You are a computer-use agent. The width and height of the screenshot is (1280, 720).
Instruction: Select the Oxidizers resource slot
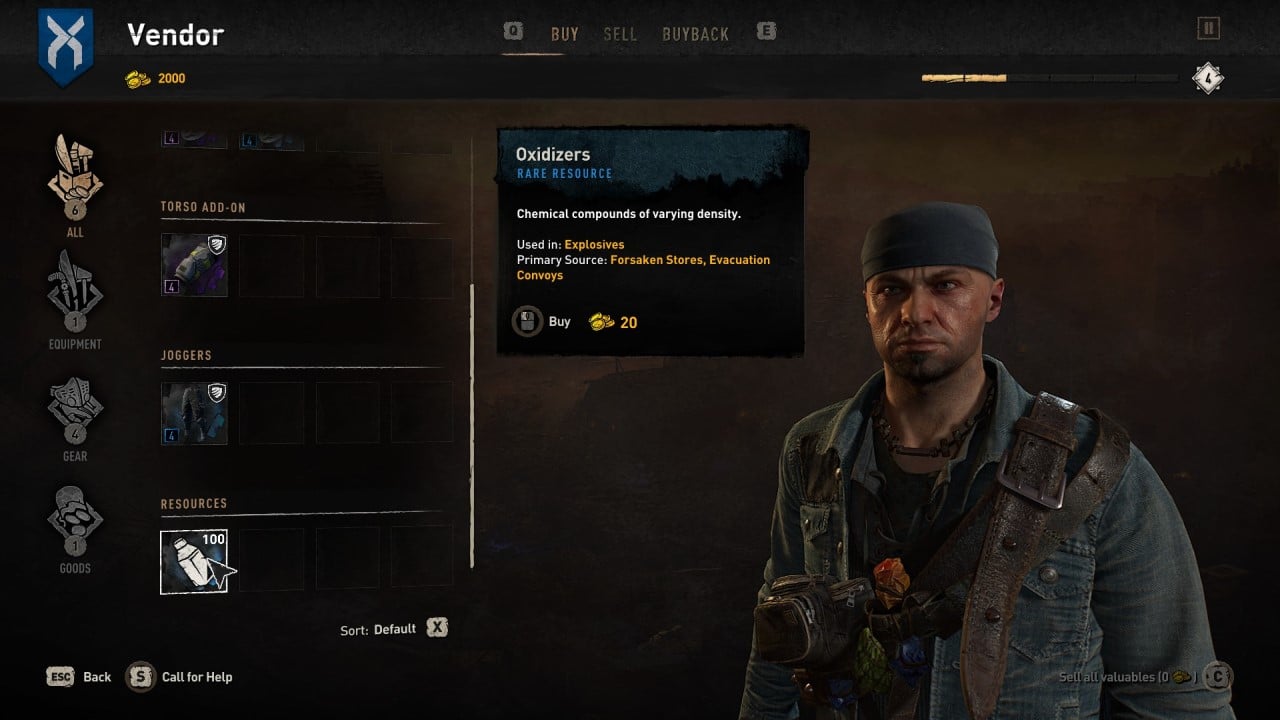pyautogui.click(x=194, y=562)
